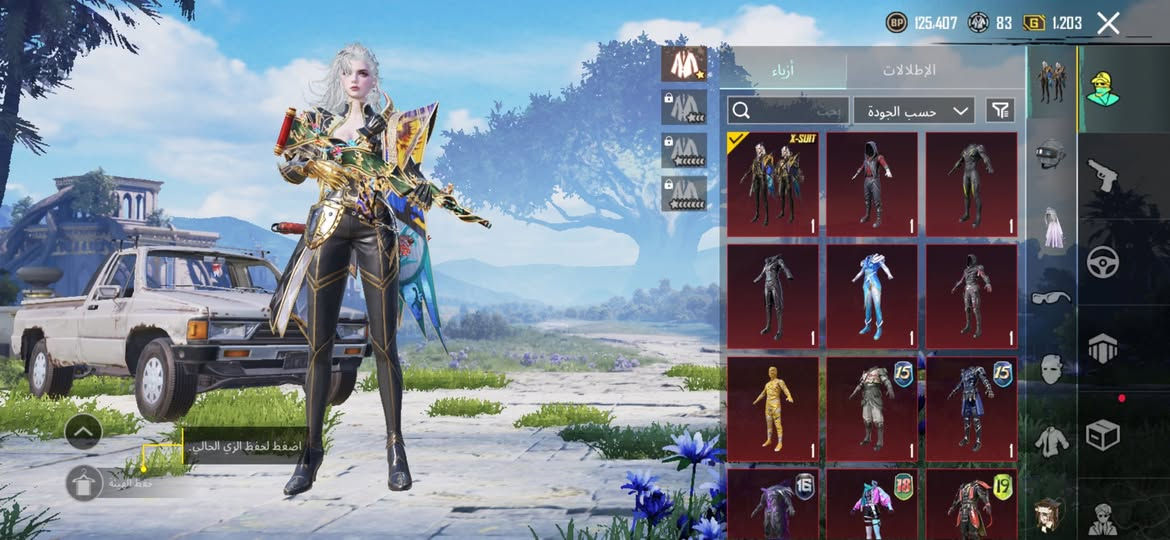Switch to the الإطلالات tab
1170x540 pixels.
(908, 70)
